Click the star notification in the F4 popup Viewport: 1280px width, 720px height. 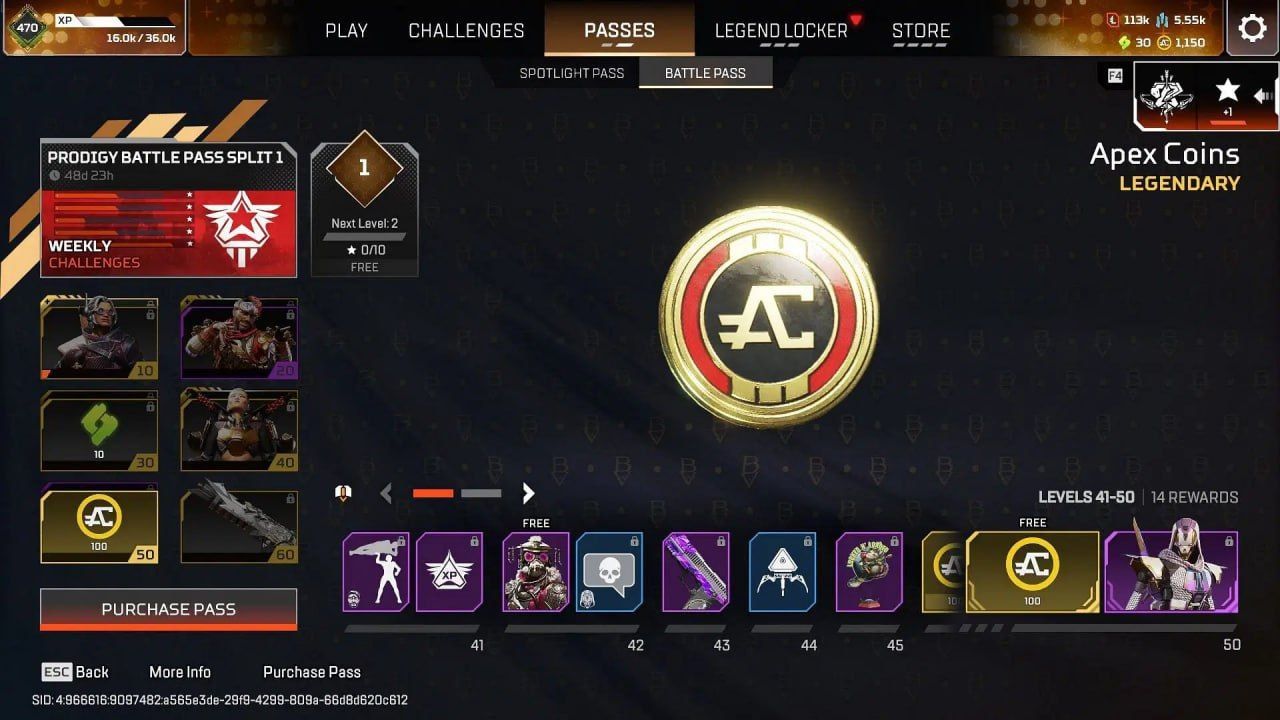pos(1227,88)
